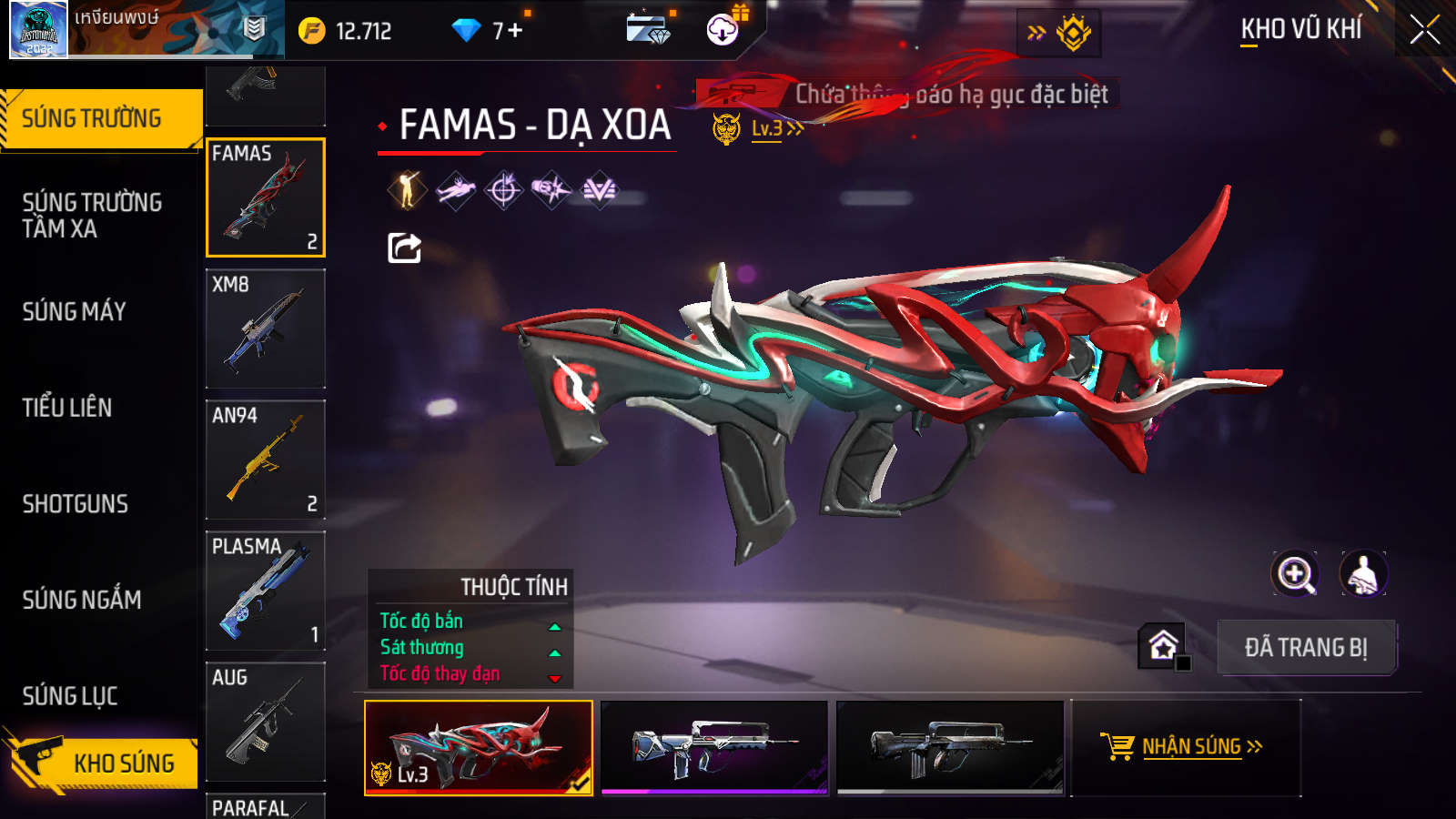The height and width of the screenshot is (819, 1456).
Task: Switch to the SÚNG TRƯỜNG TẦM XA category
Action: point(92,215)
